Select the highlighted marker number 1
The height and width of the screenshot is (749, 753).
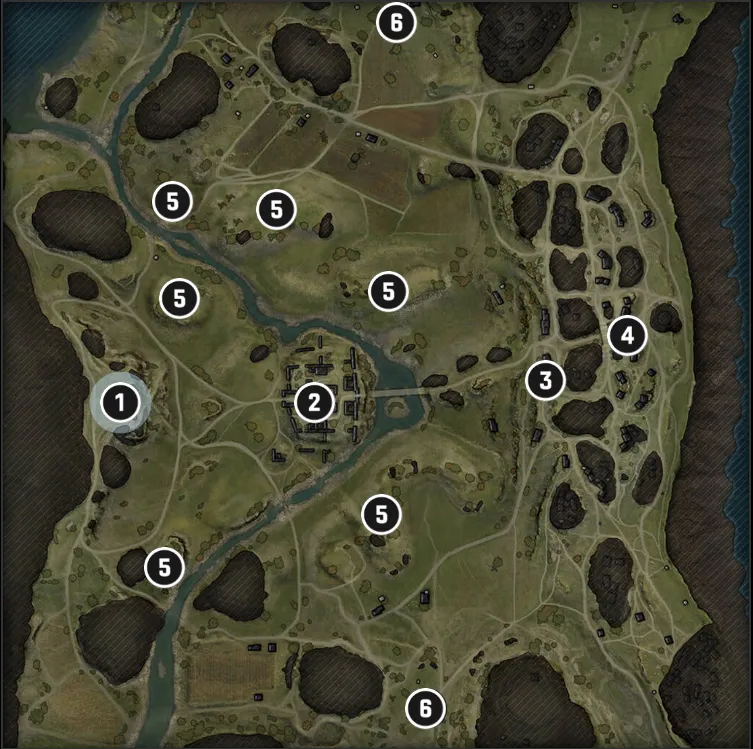pyautogui.click(x=120, y=404)
